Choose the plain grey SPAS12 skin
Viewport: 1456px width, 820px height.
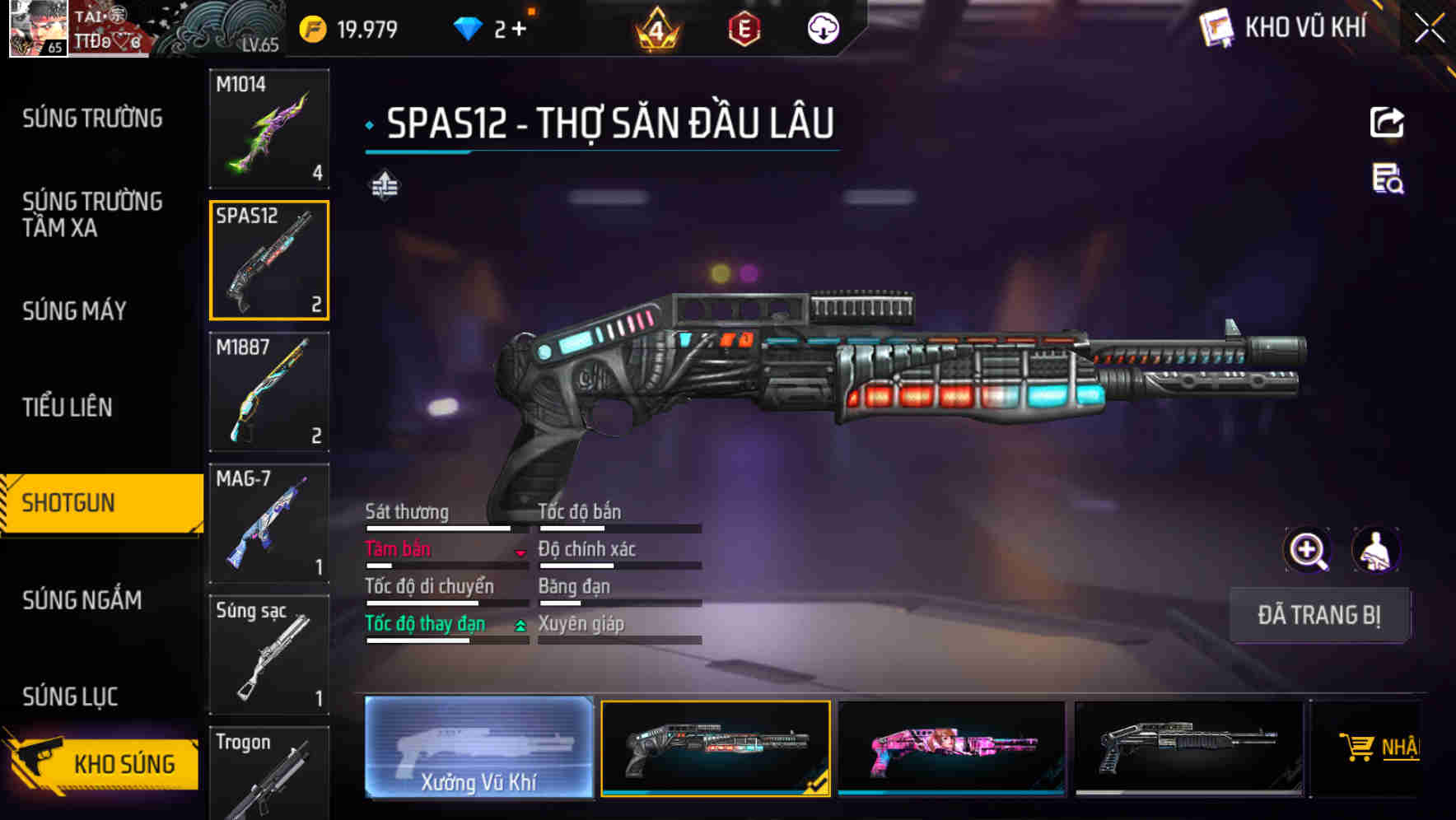point(1188,748)
